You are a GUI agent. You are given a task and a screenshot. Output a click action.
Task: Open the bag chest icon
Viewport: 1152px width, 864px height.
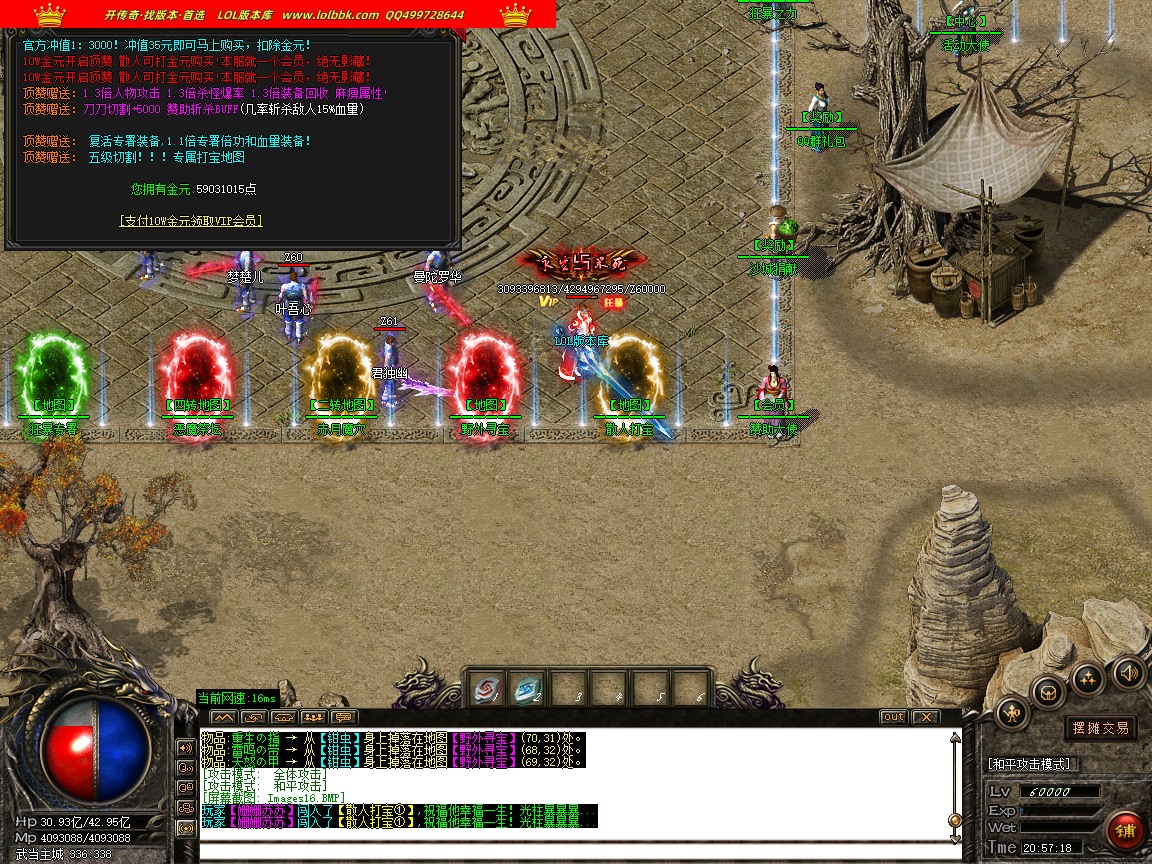(x=1048, y=690)
